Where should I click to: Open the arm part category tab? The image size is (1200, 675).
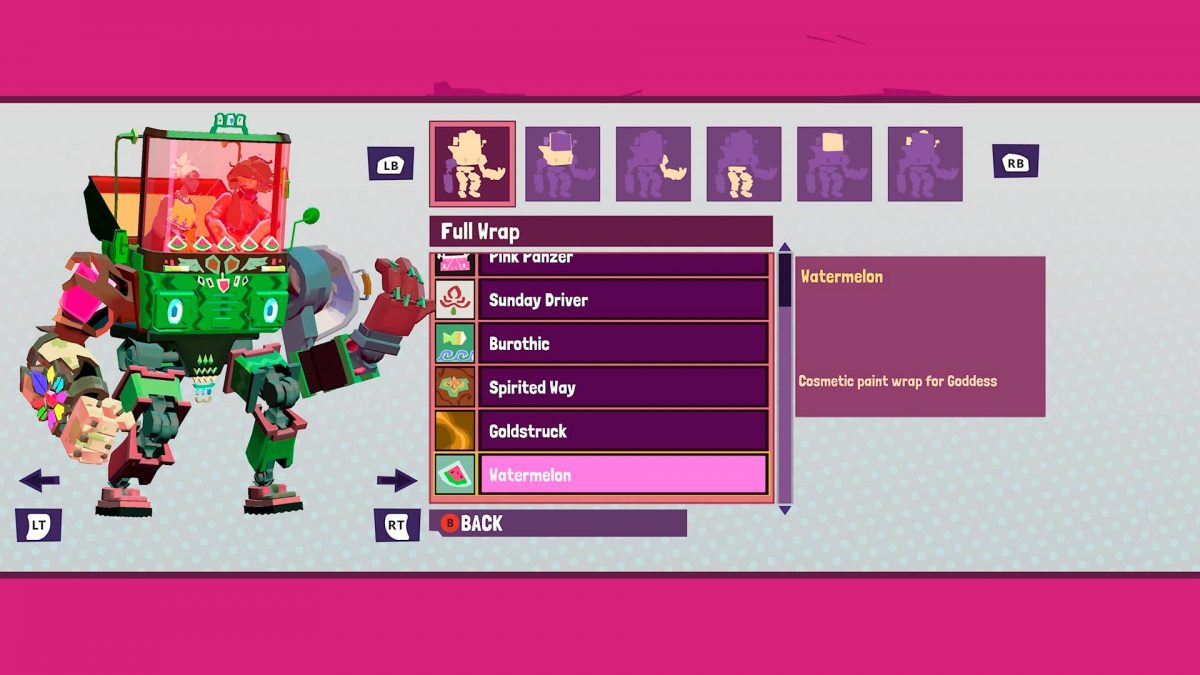[653, 164]
